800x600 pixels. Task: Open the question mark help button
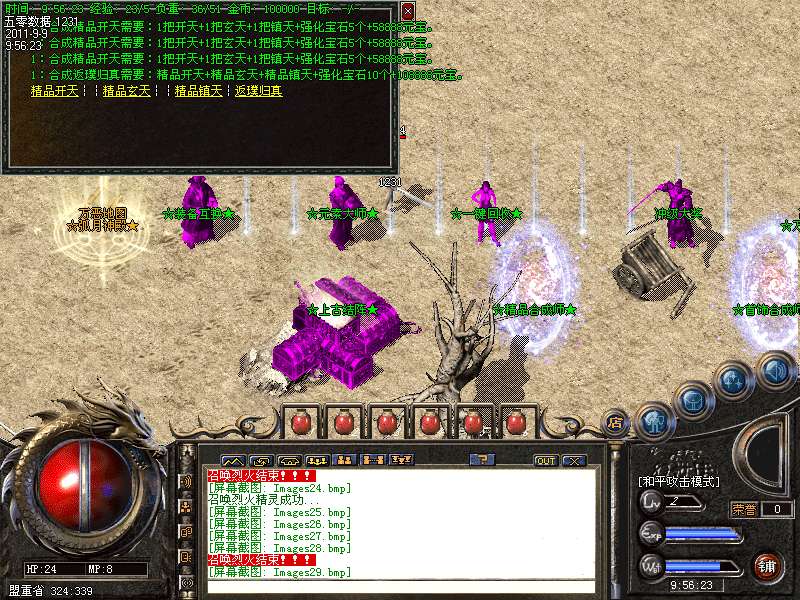[481, 460]
